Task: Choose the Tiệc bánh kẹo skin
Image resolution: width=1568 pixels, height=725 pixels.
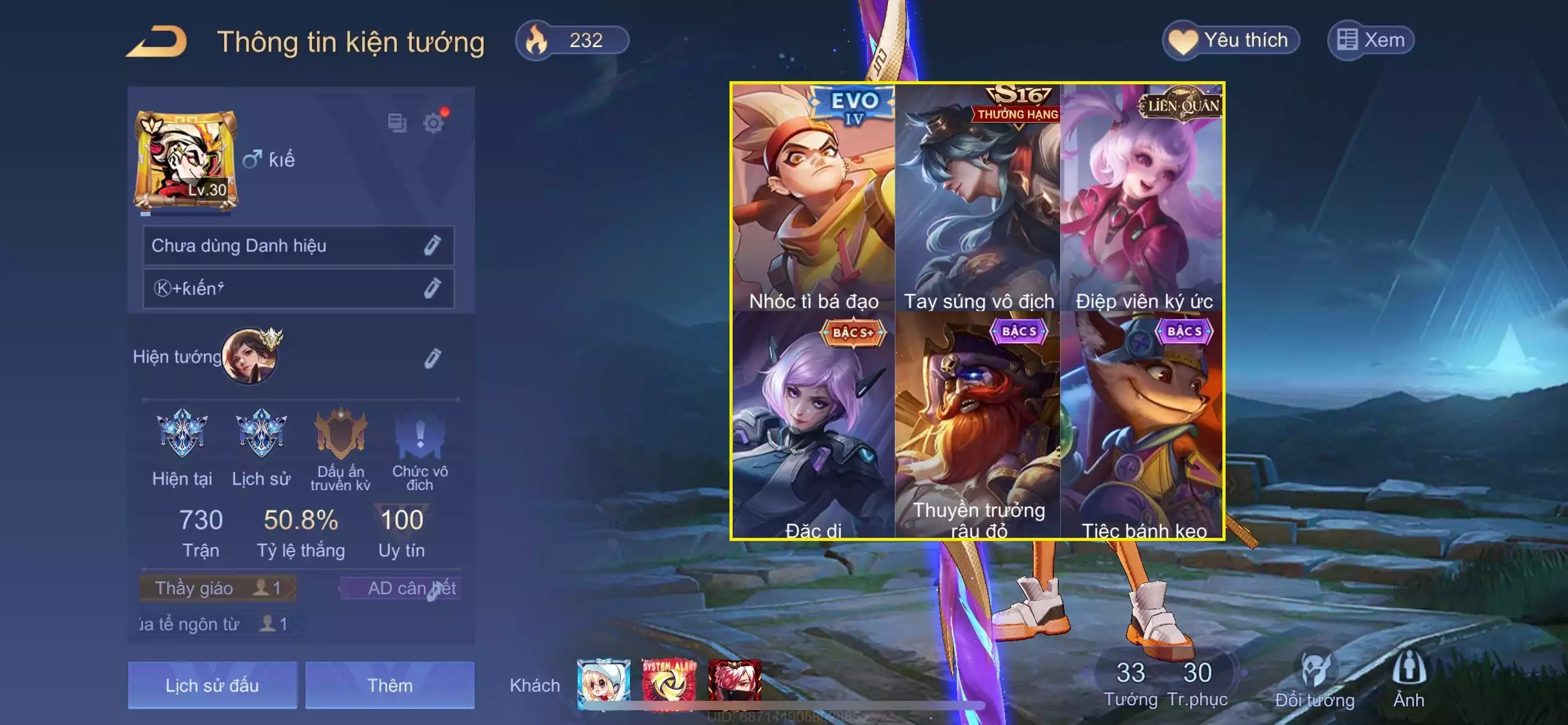Action: coord(1143,426)
